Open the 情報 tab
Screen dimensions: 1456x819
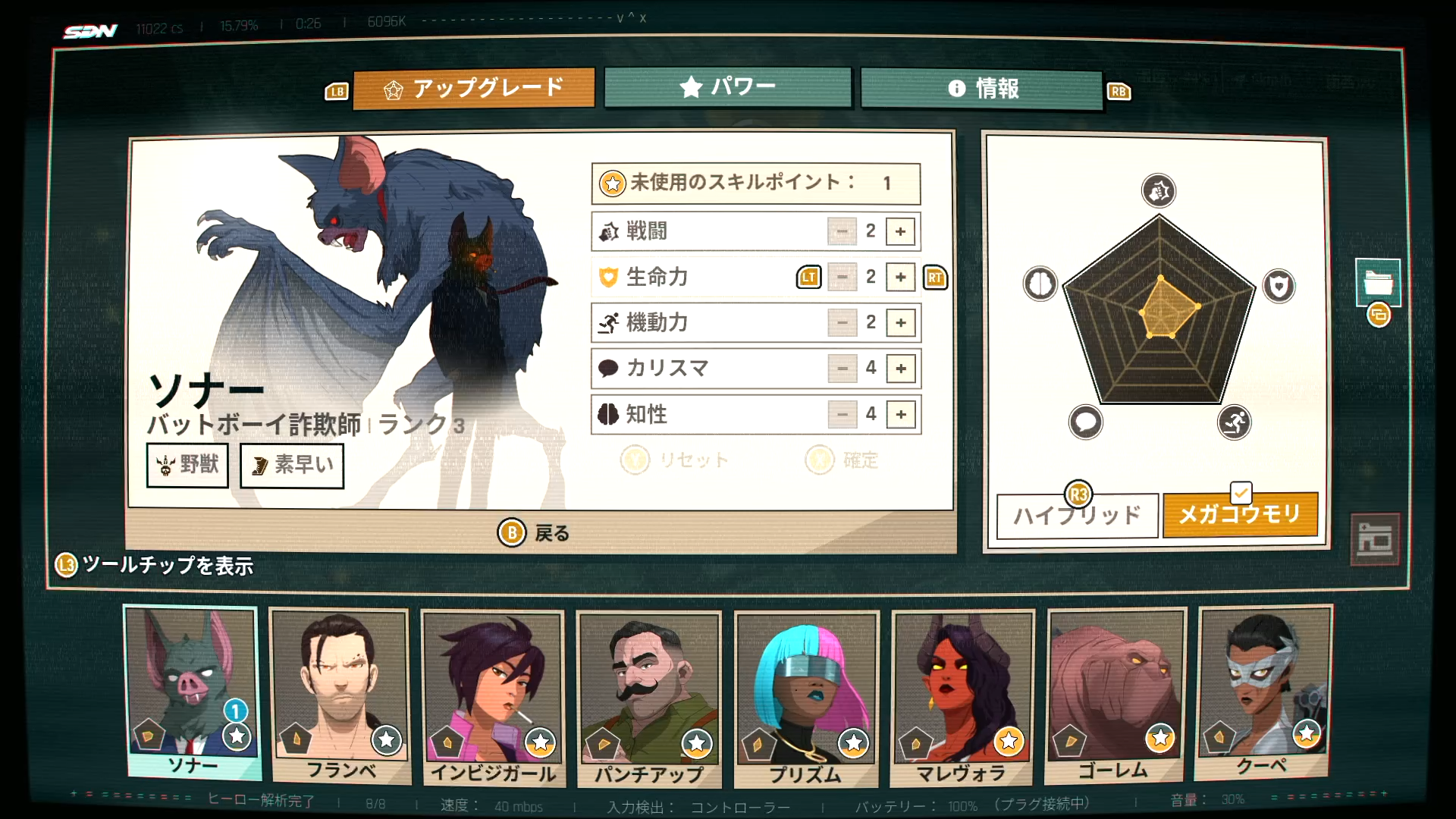[981, 88]
